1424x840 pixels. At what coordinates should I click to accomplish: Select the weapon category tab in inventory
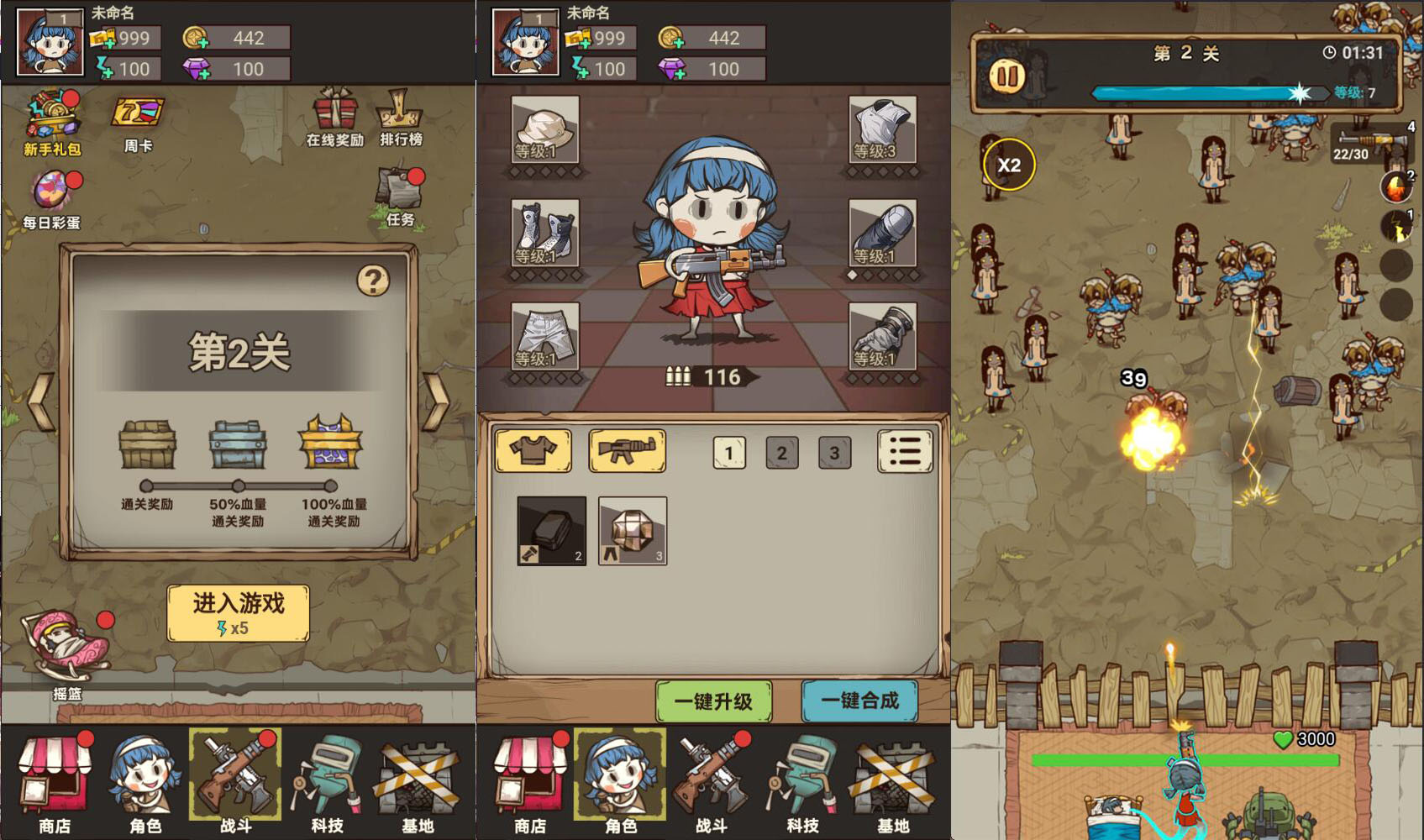click(627, 450)
